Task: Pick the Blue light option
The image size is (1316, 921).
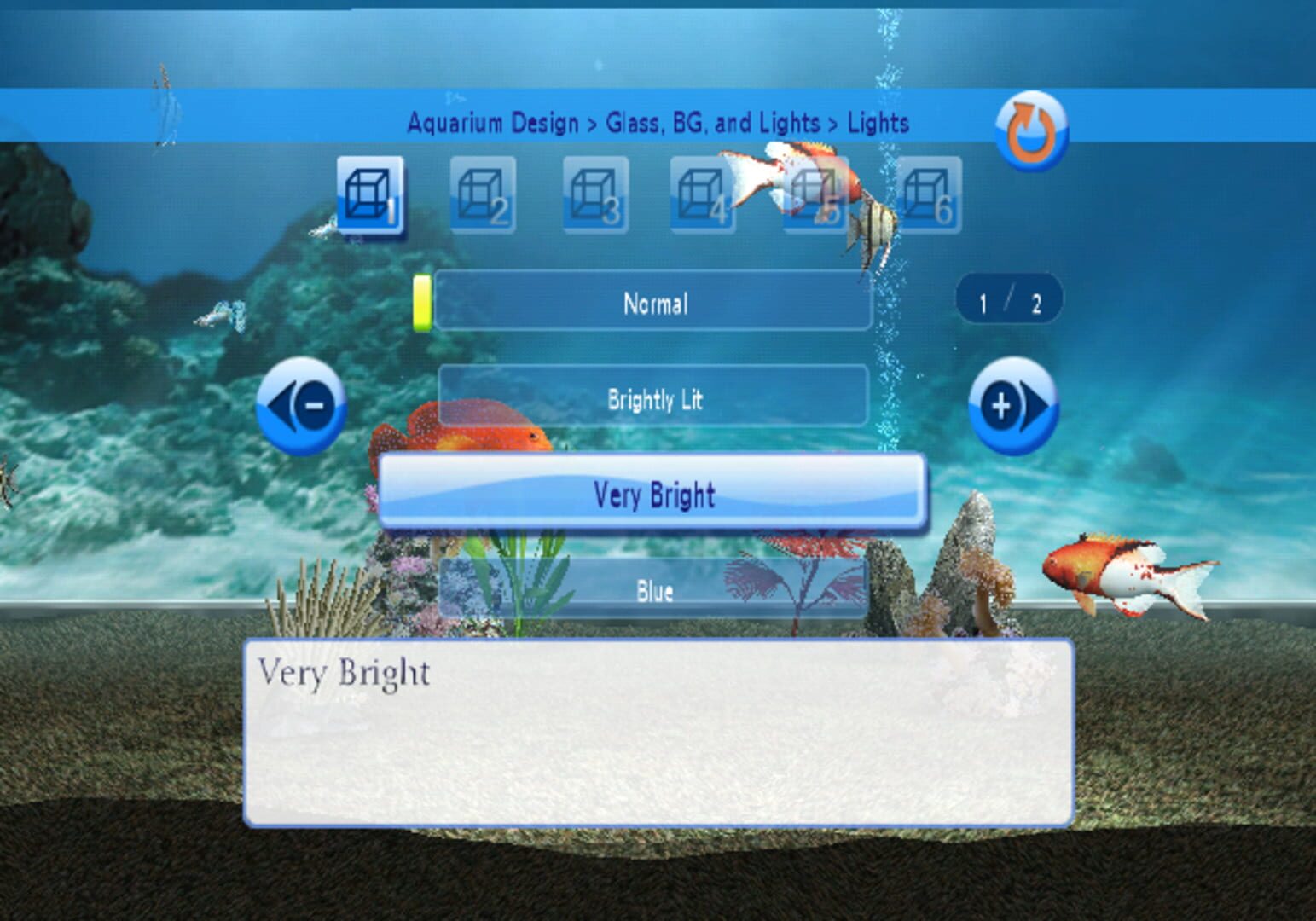Action: click(655, 591)
